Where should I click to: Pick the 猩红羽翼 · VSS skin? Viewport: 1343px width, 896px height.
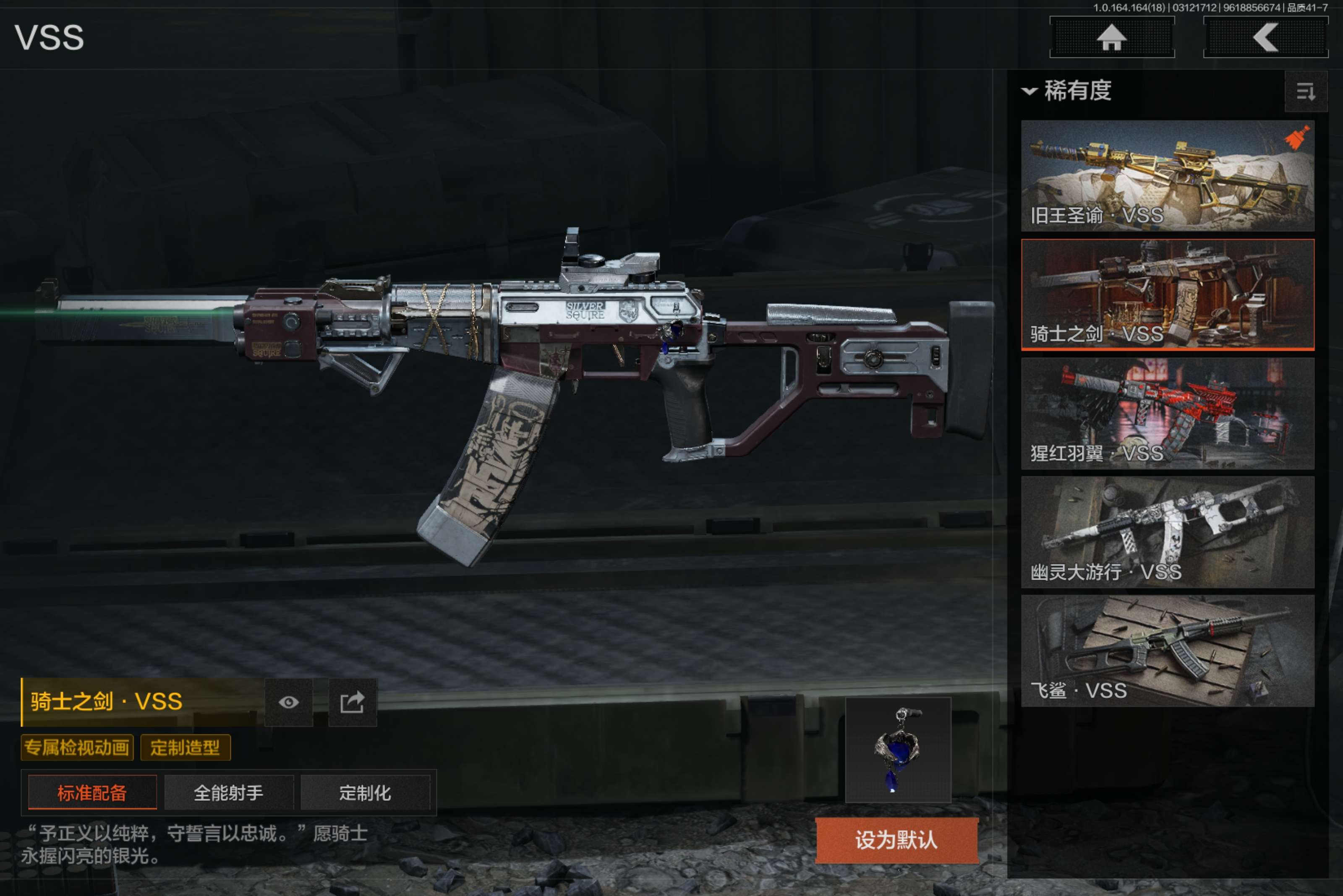coord(1167,413)
